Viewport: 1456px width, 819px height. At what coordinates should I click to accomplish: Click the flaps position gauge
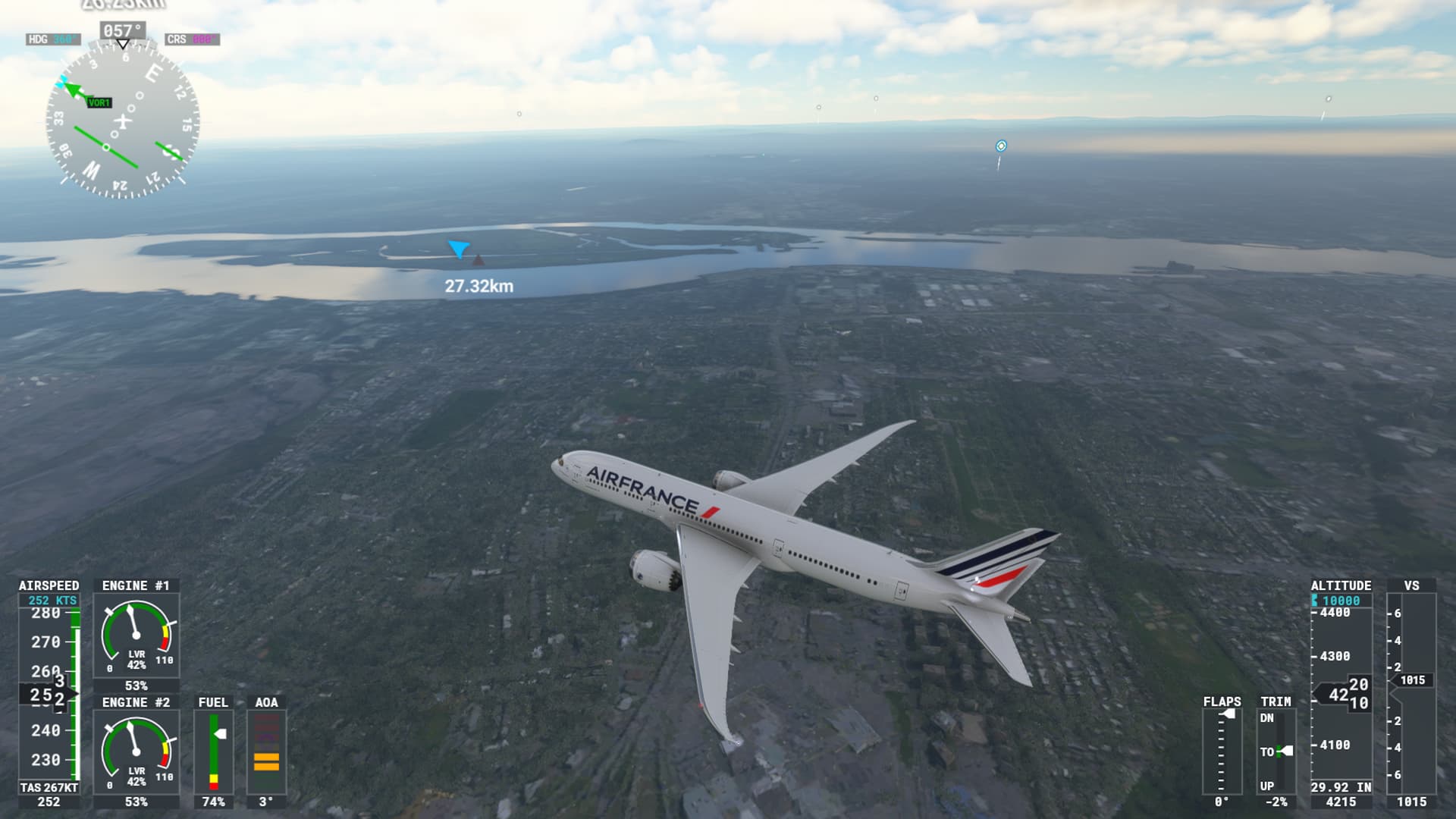[1222, 751]
